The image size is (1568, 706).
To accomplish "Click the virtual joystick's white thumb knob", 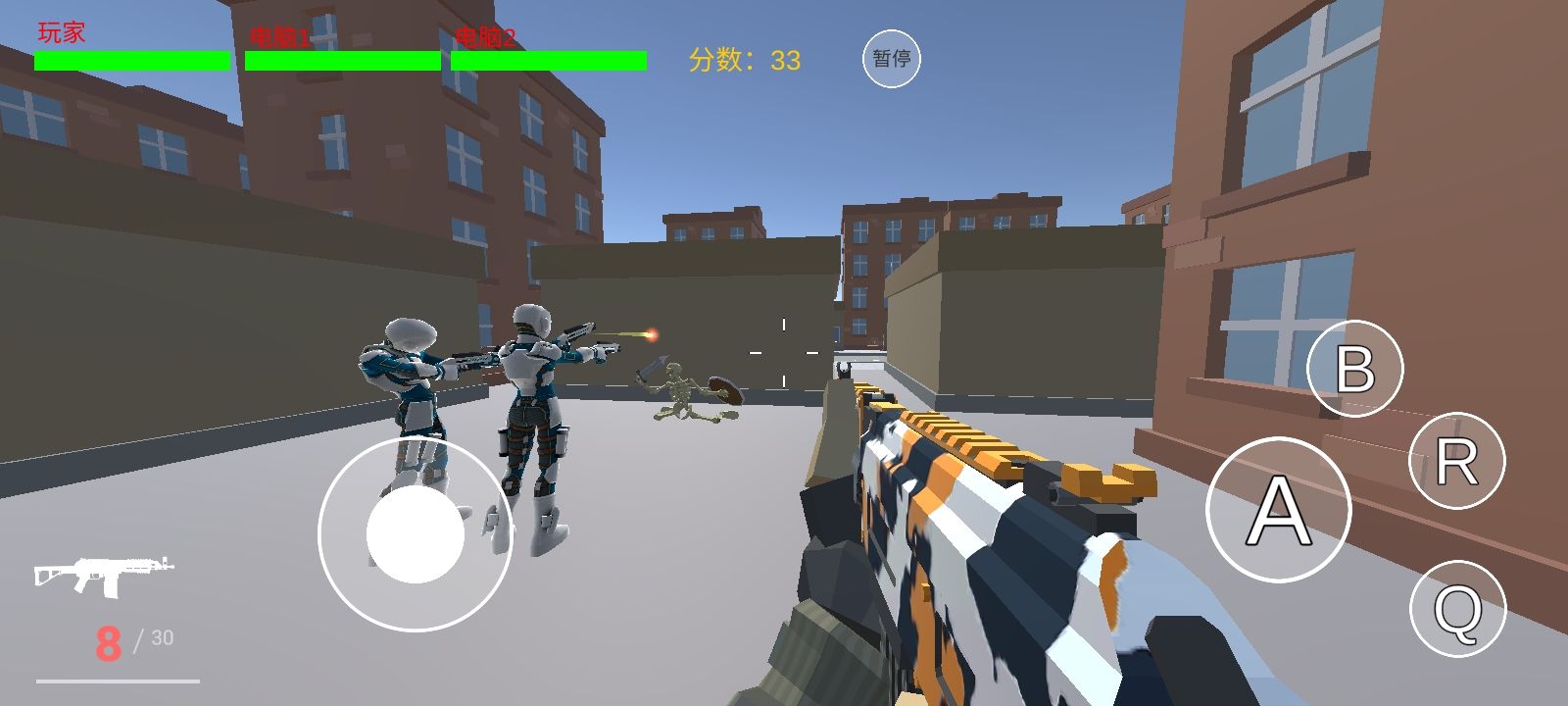I will tap(416, 534).
